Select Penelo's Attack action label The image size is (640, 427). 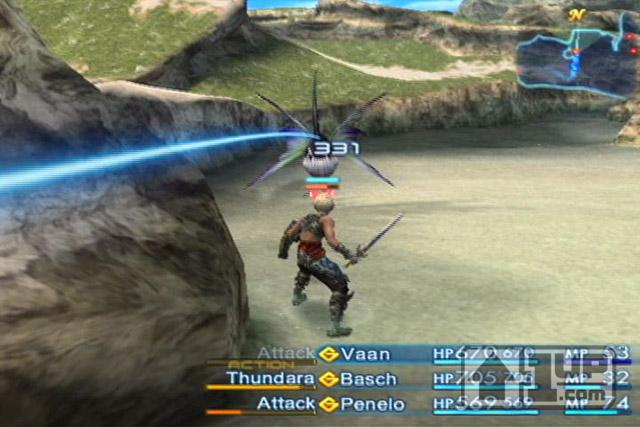(x=286, y=404)
